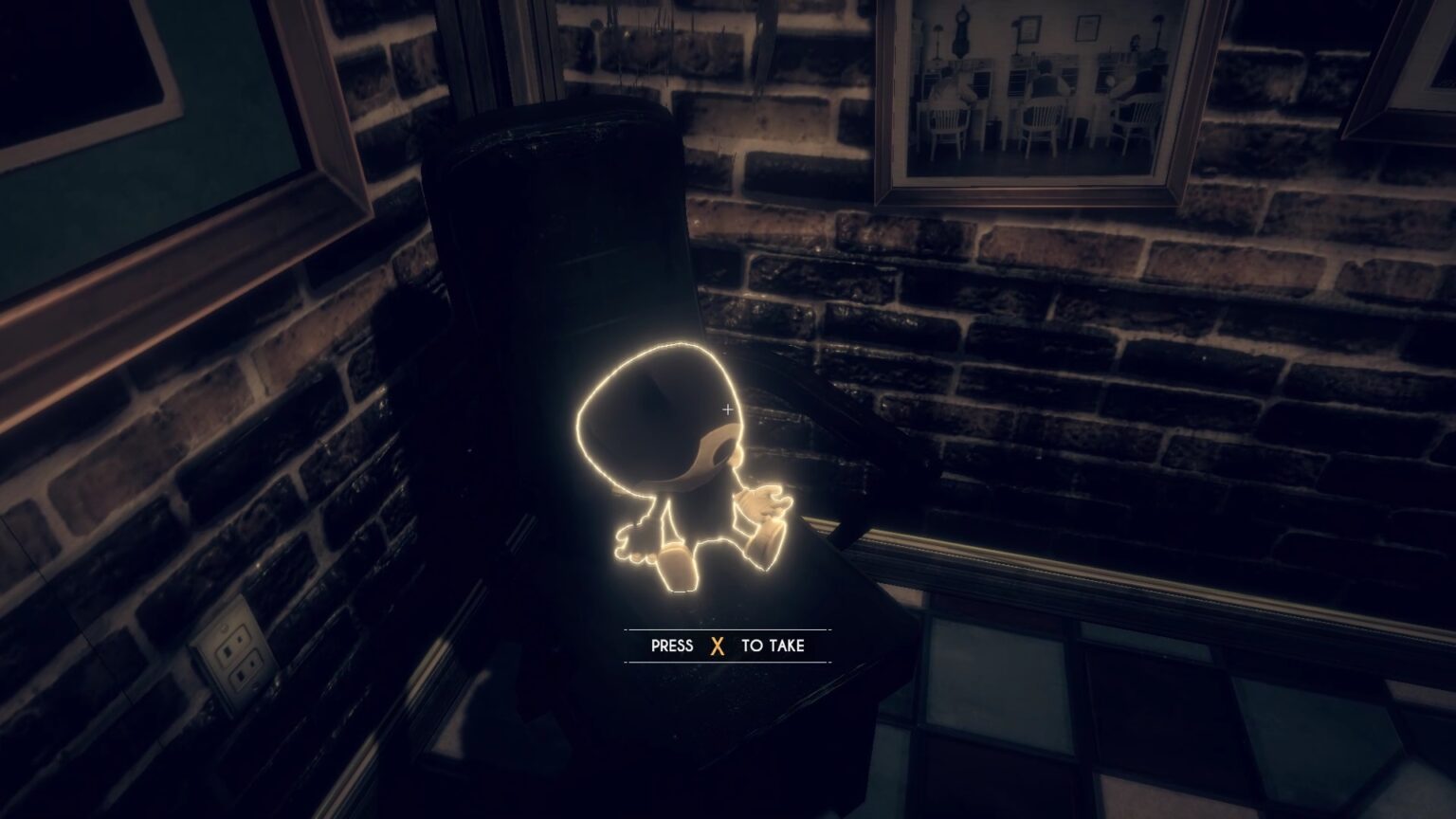The height and width of the screenshot is (819, 1456).
Task: Click the top divider line above the prompt
Action: pyautogui.click(x=728, y=629)
